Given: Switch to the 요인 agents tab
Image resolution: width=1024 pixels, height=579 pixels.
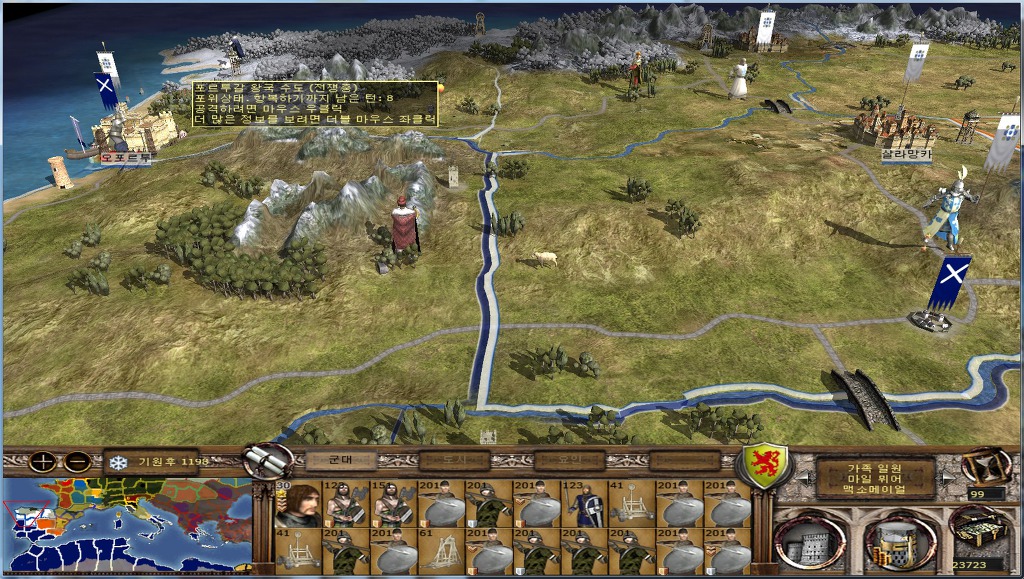Looking at the screenshot, I should [569, 460].
